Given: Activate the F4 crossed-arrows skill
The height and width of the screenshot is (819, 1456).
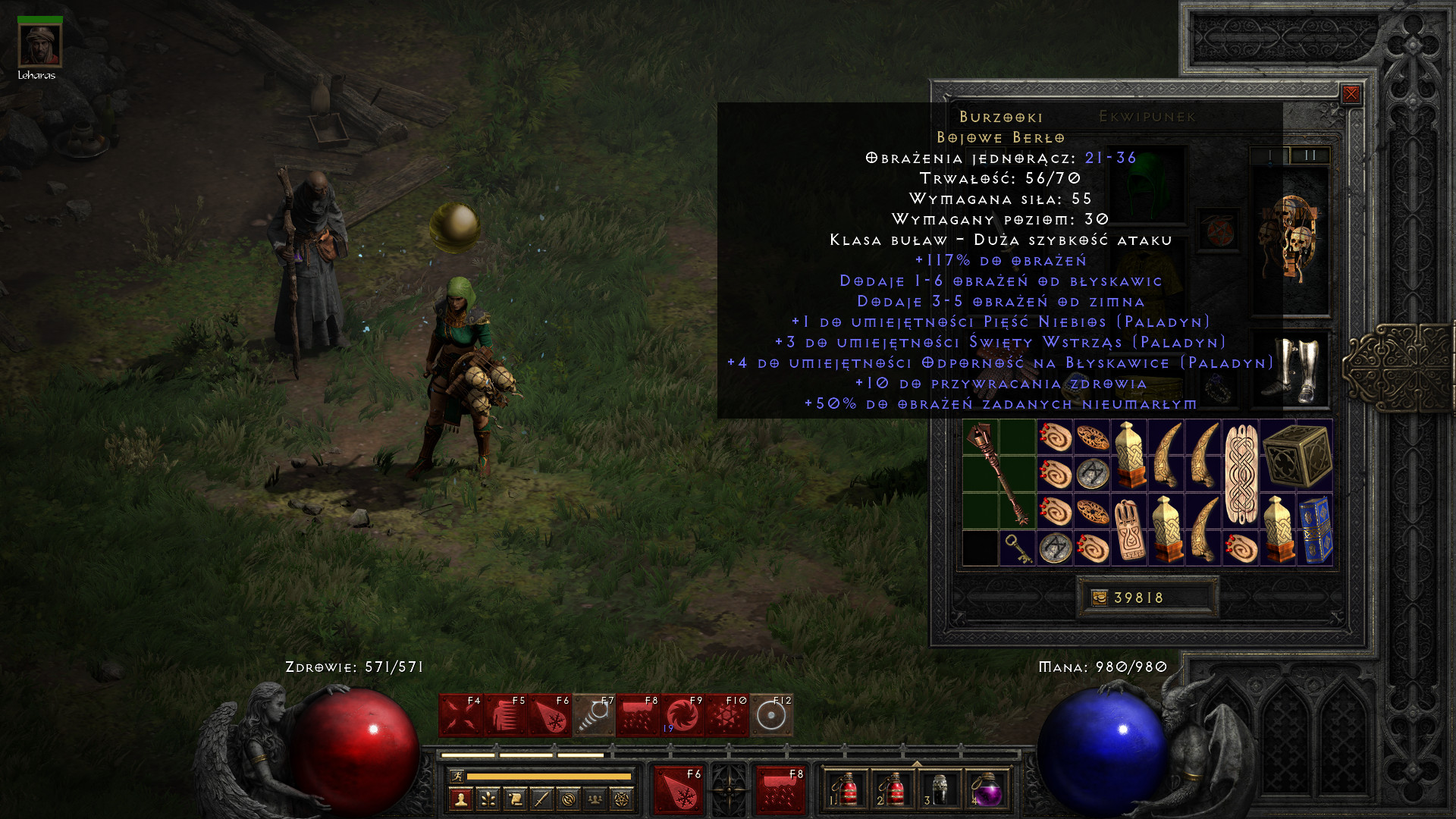Looking at the screenshot, I should (461, 715).
